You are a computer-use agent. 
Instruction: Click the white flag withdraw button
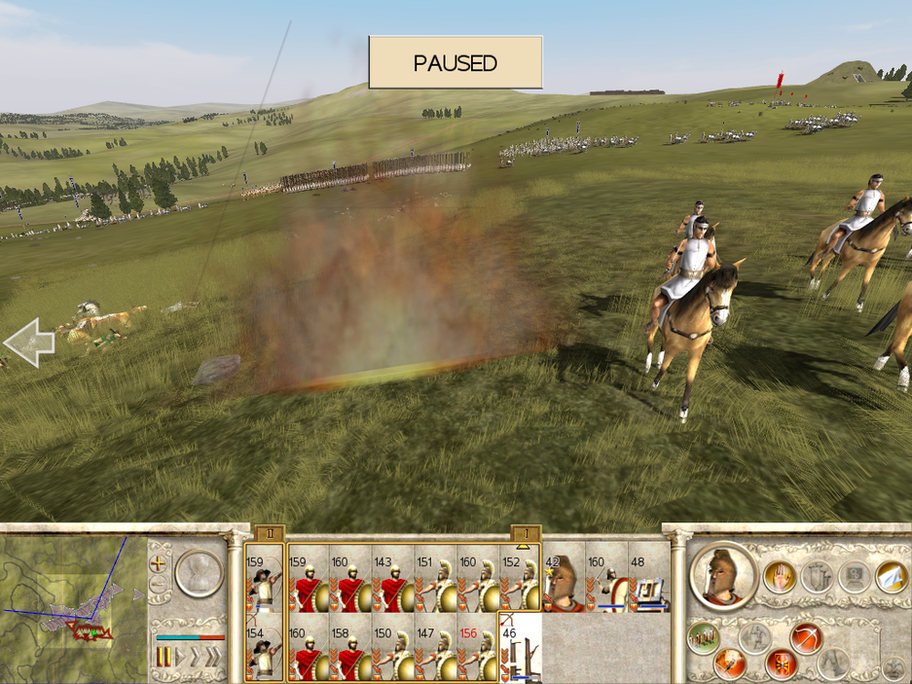tap(890, 576)
